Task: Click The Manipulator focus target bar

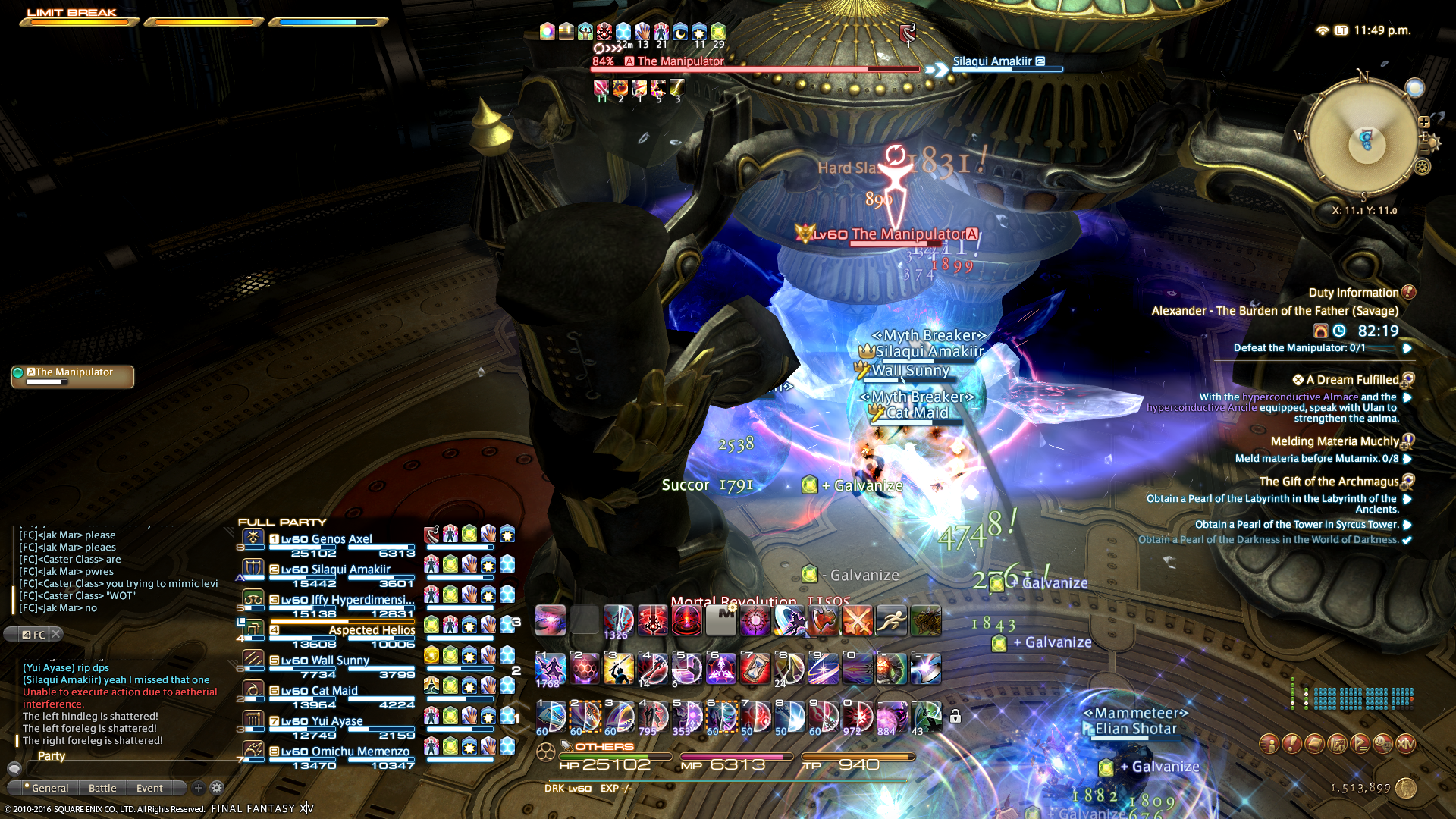Action: click(73, 376)
